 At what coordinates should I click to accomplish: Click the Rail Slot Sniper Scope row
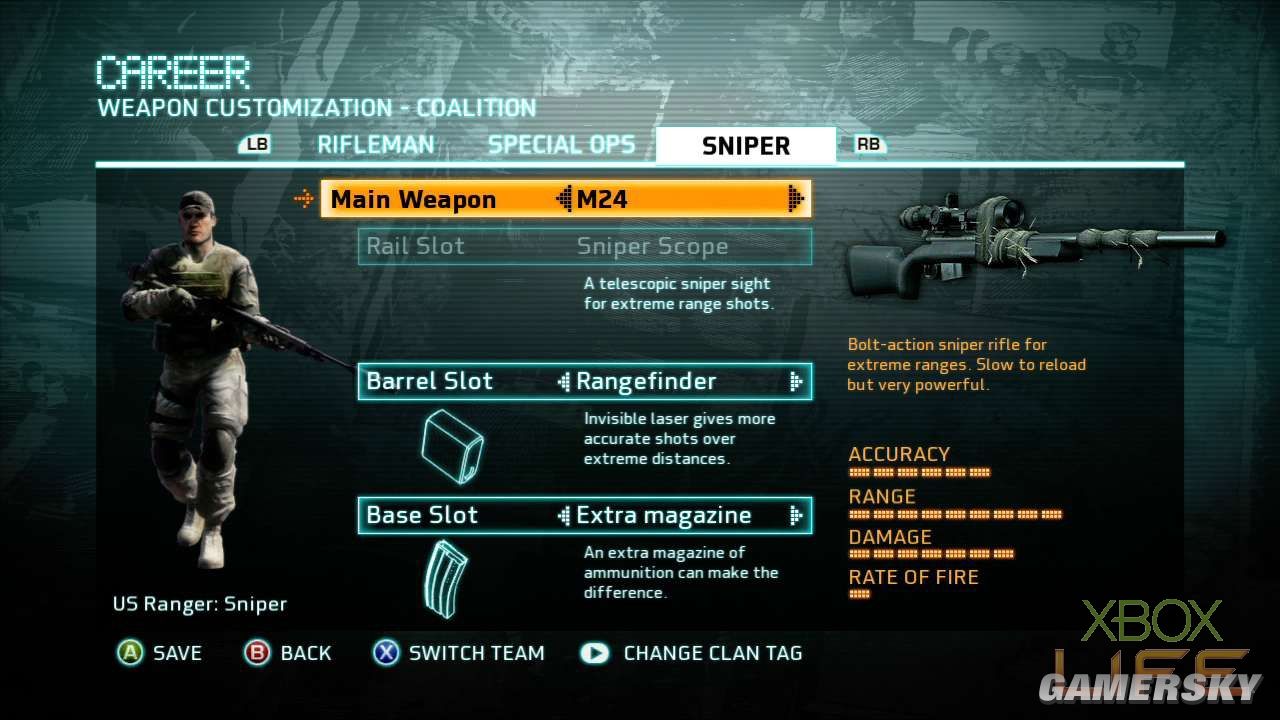585,246
